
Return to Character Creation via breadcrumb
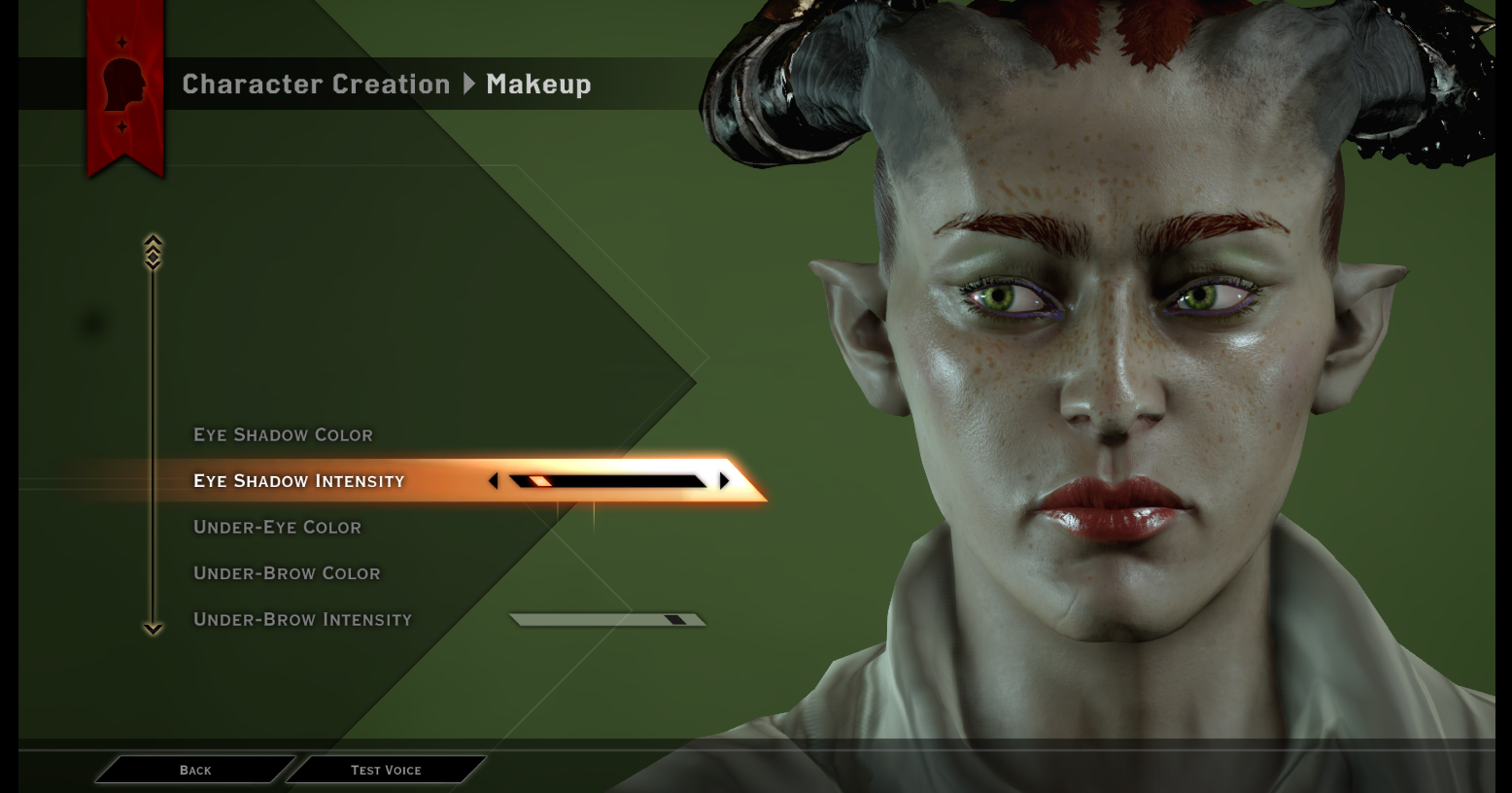click(x=316, y=85)
